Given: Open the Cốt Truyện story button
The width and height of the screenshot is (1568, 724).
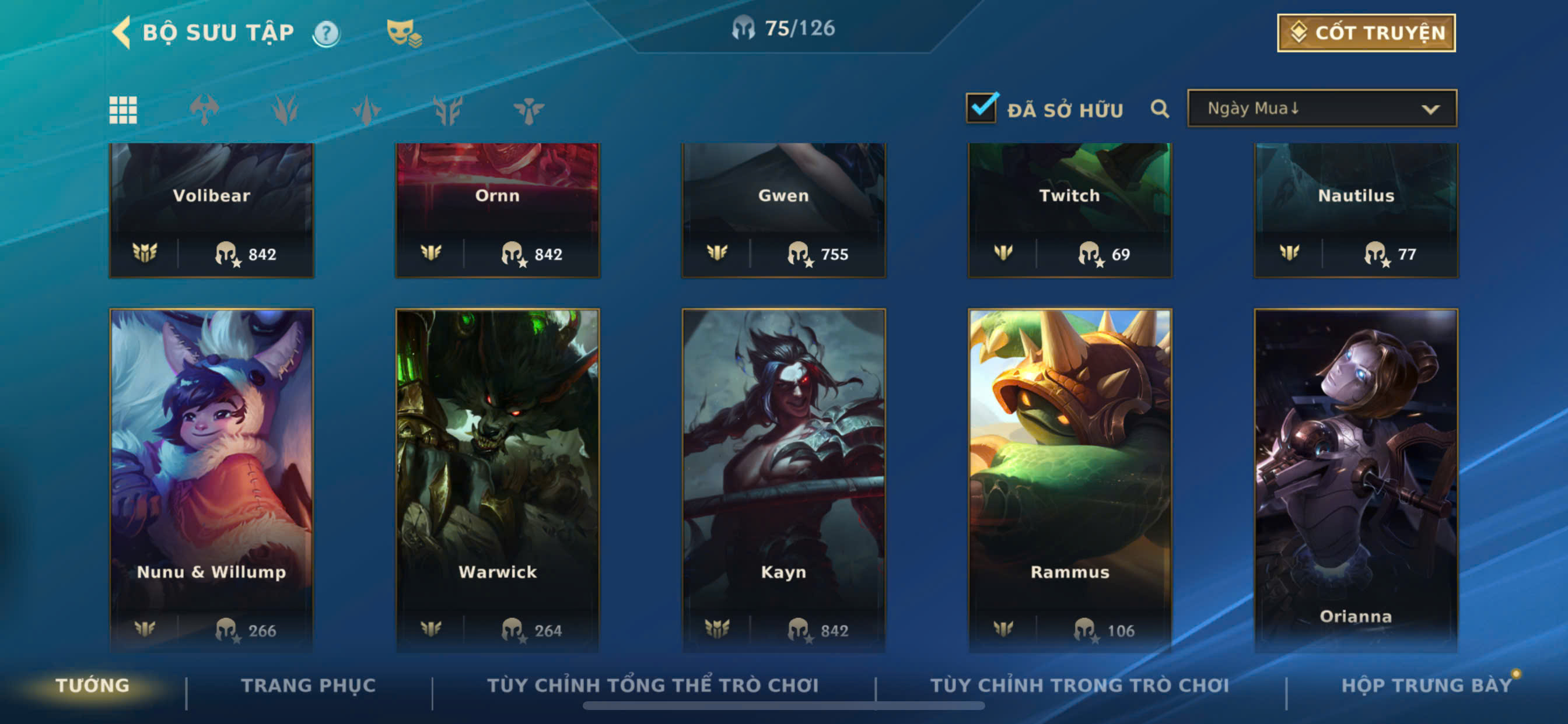Looking at the screenshot, I should 1366,33.
